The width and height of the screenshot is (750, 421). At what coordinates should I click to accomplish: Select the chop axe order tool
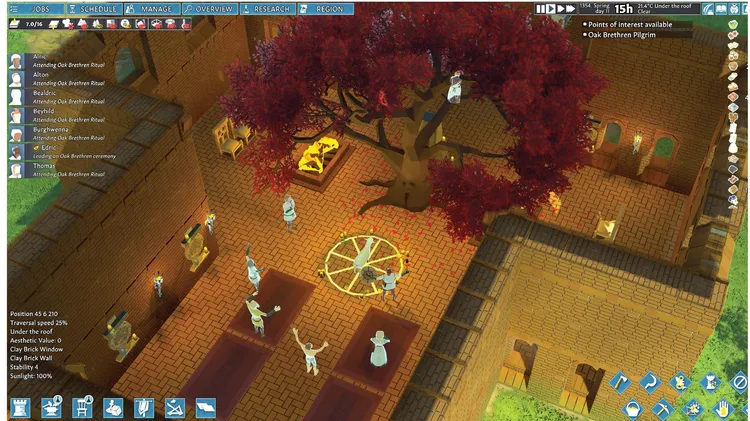tap(619, 381)
